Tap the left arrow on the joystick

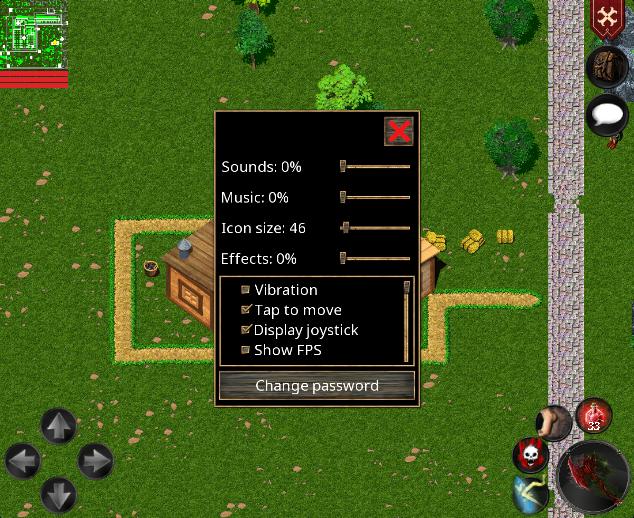(23, 461)
